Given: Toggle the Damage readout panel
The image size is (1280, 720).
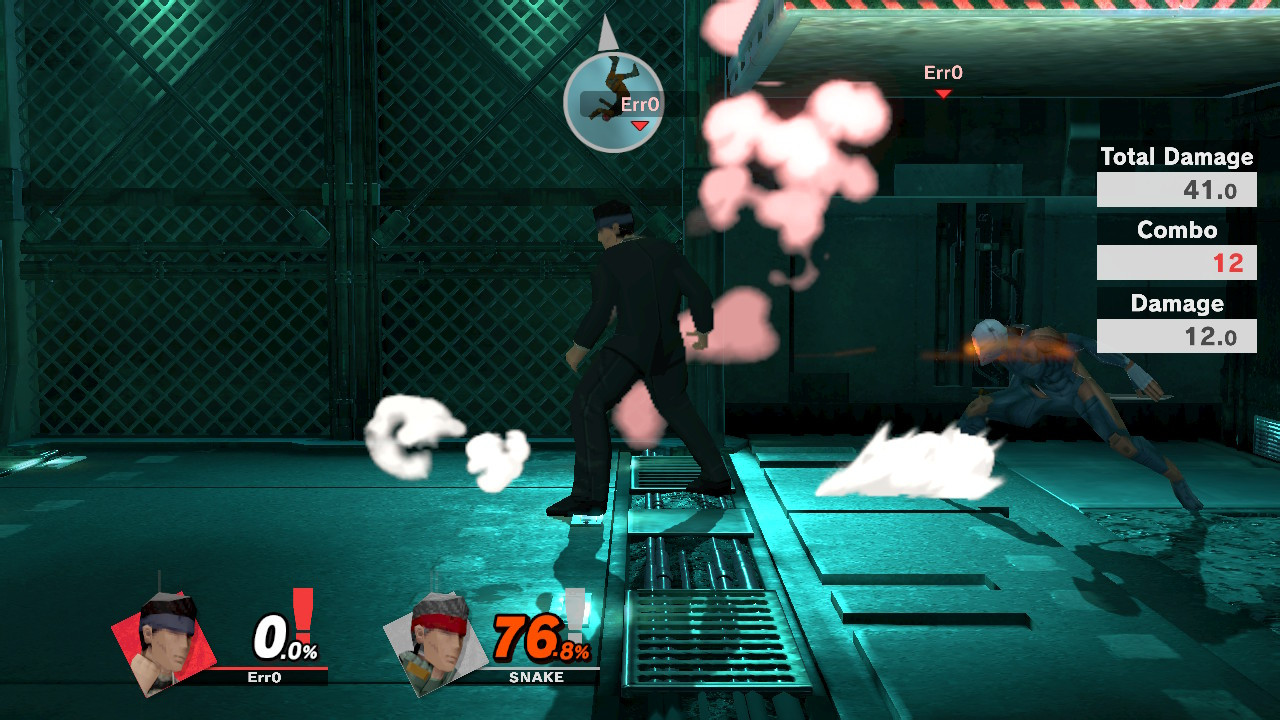Looking at the screenshot, I should [1176, 335].
